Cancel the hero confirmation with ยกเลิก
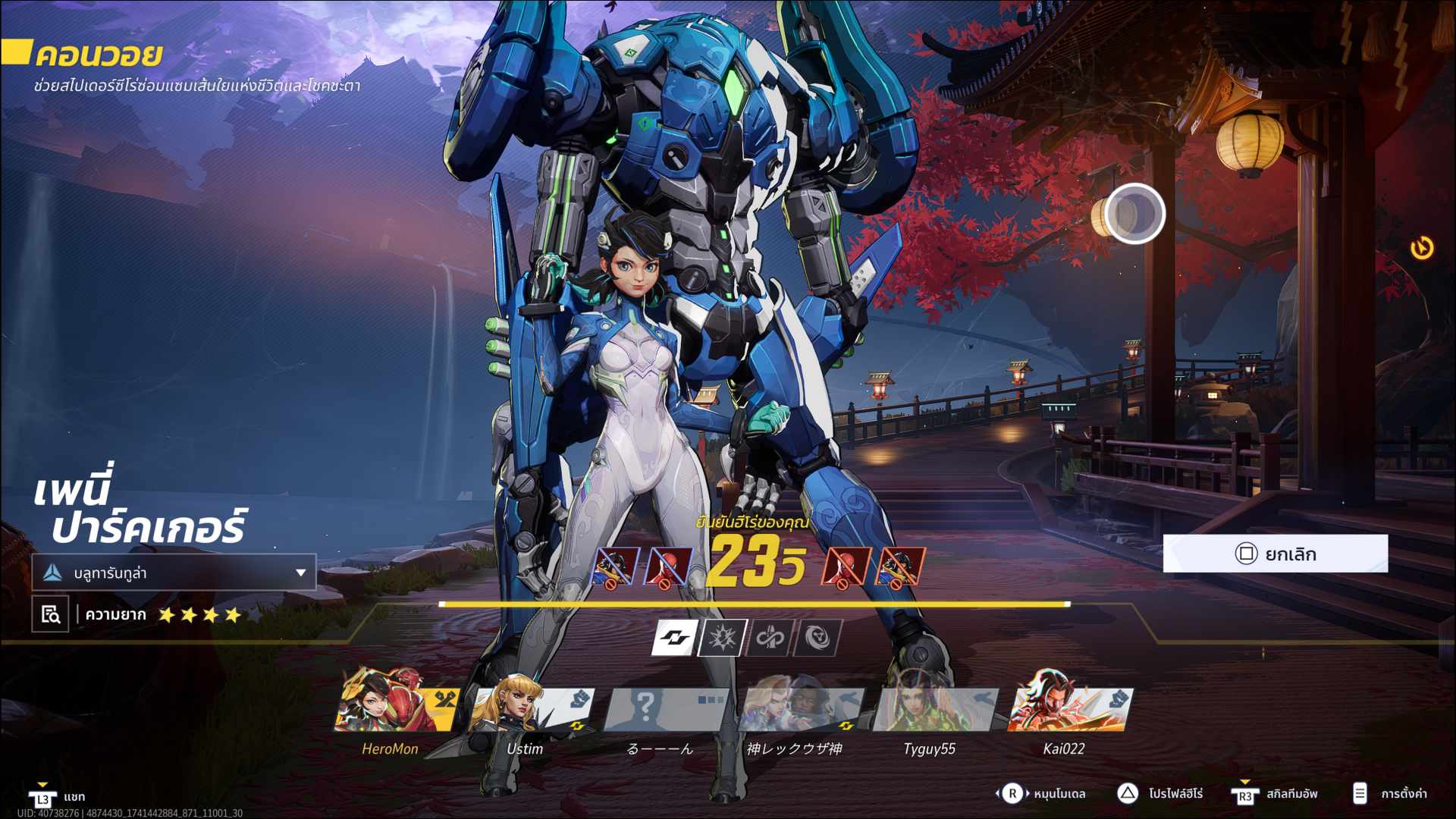 1275,554
